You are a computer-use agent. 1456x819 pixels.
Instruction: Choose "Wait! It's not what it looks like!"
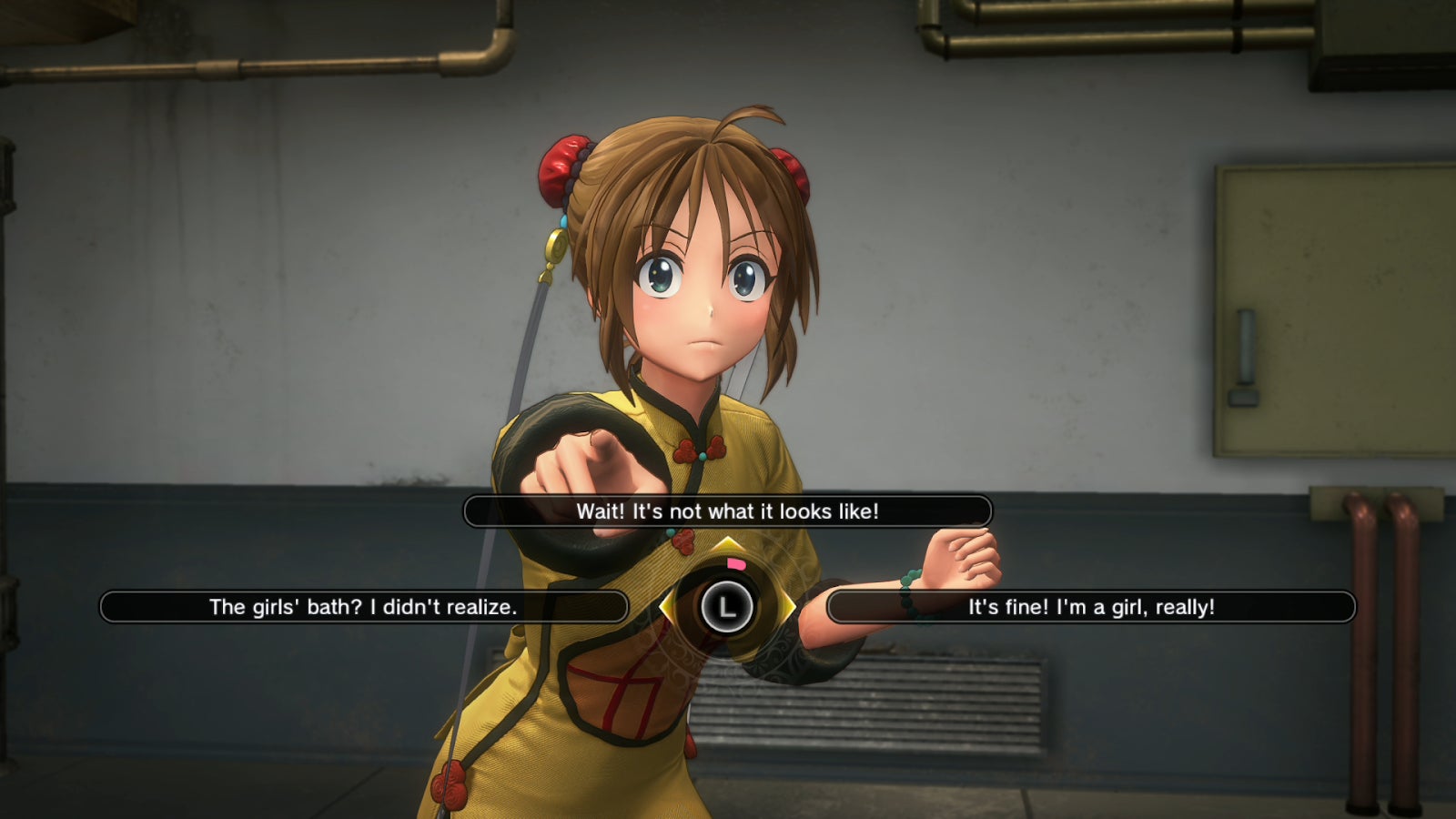tap(727, 511)
